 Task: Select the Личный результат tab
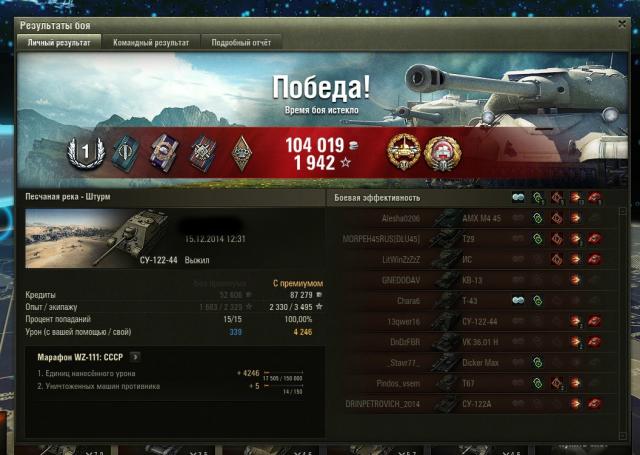click(x=59, y=43)
